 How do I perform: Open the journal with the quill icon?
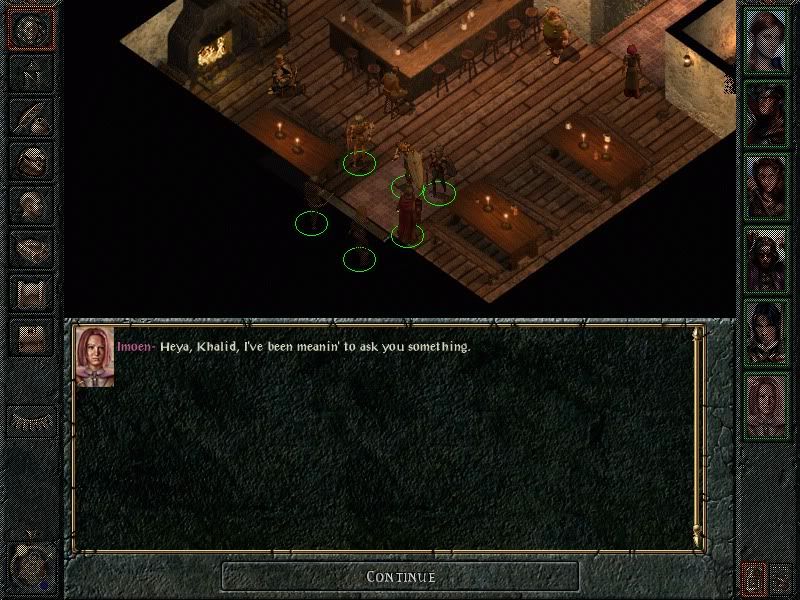click(30, 117)
